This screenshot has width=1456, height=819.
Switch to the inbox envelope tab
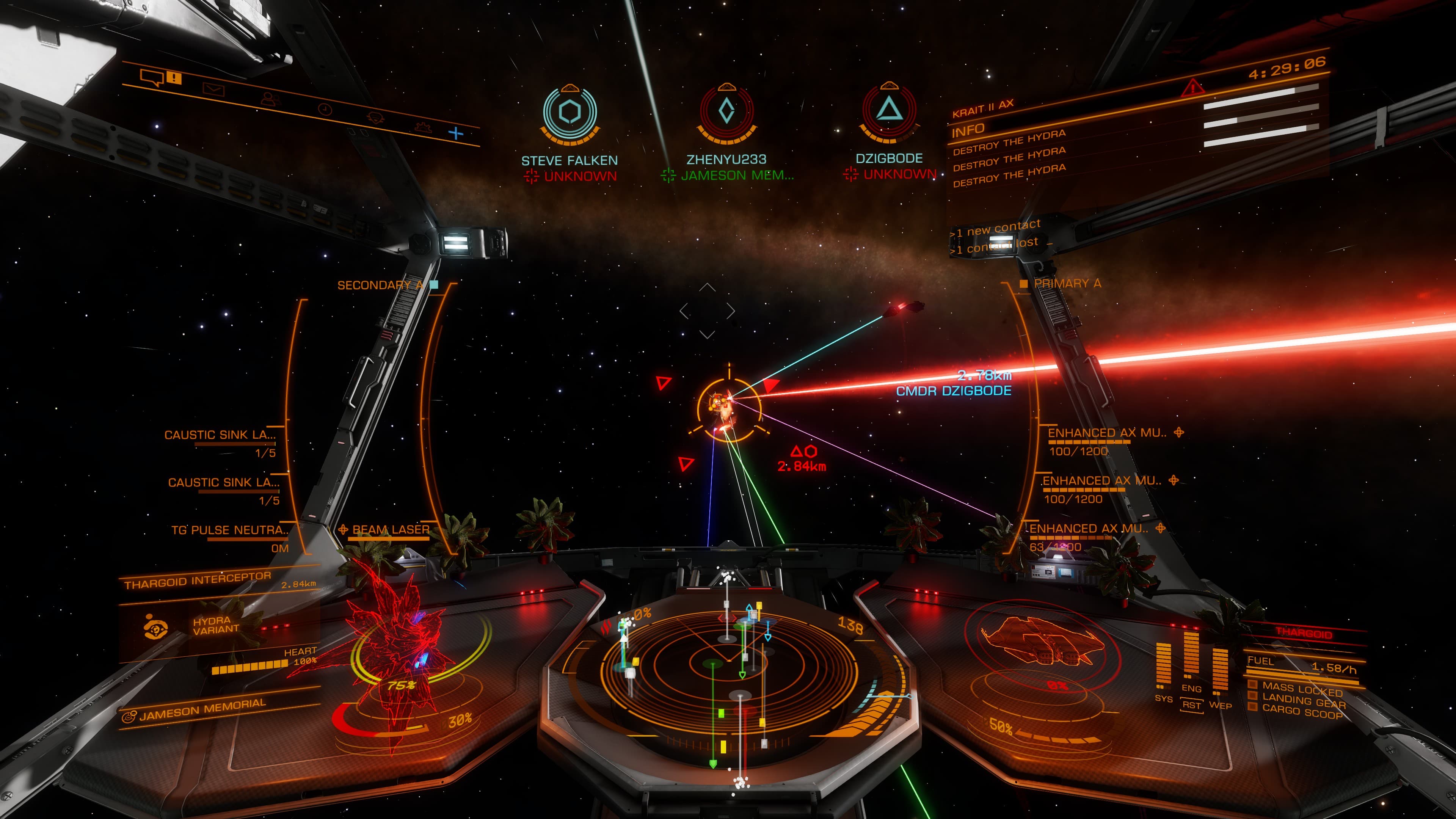(x=213, y=89)
